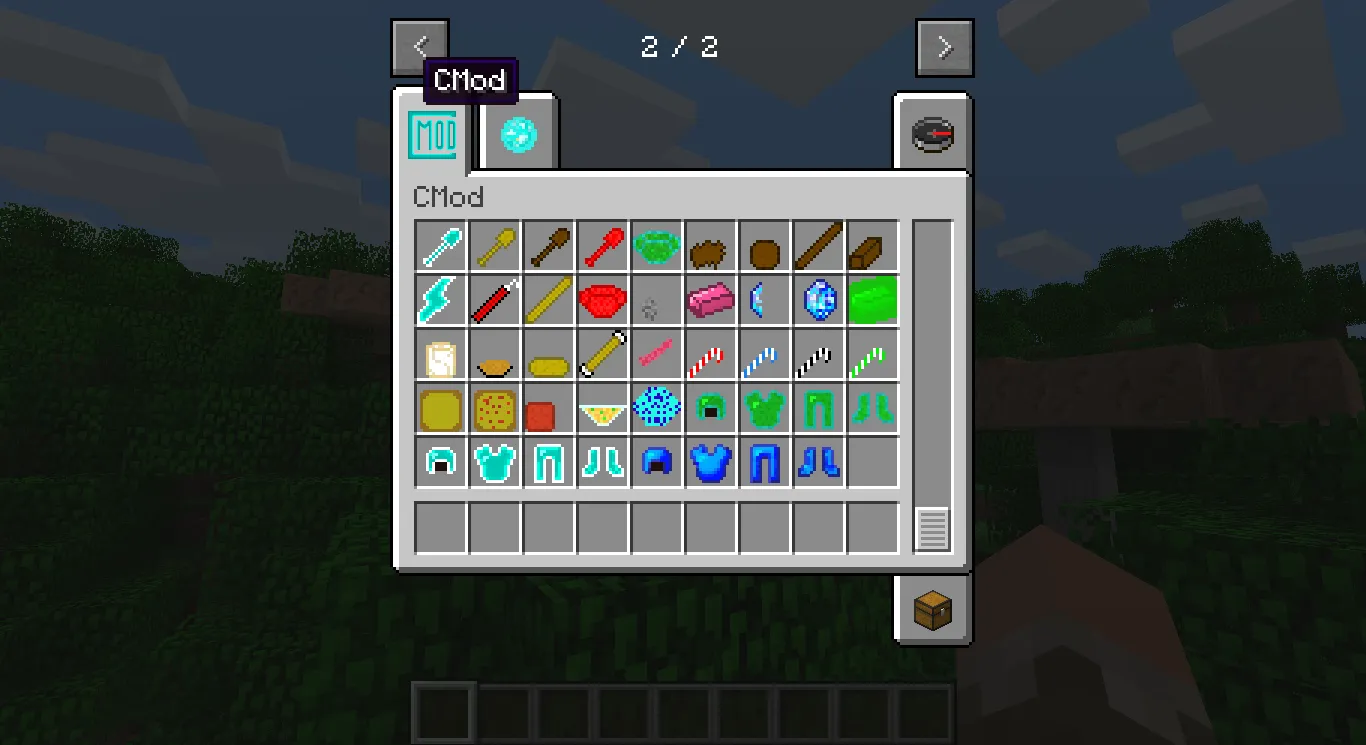Switch to the CMod tab
The height and width of the screenshot is (745, 1366).
click(433, 133)
